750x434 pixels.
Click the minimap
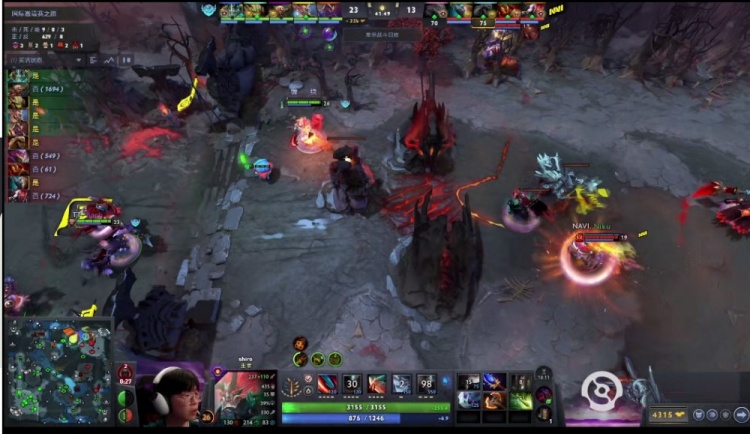[x=58, y=371]
